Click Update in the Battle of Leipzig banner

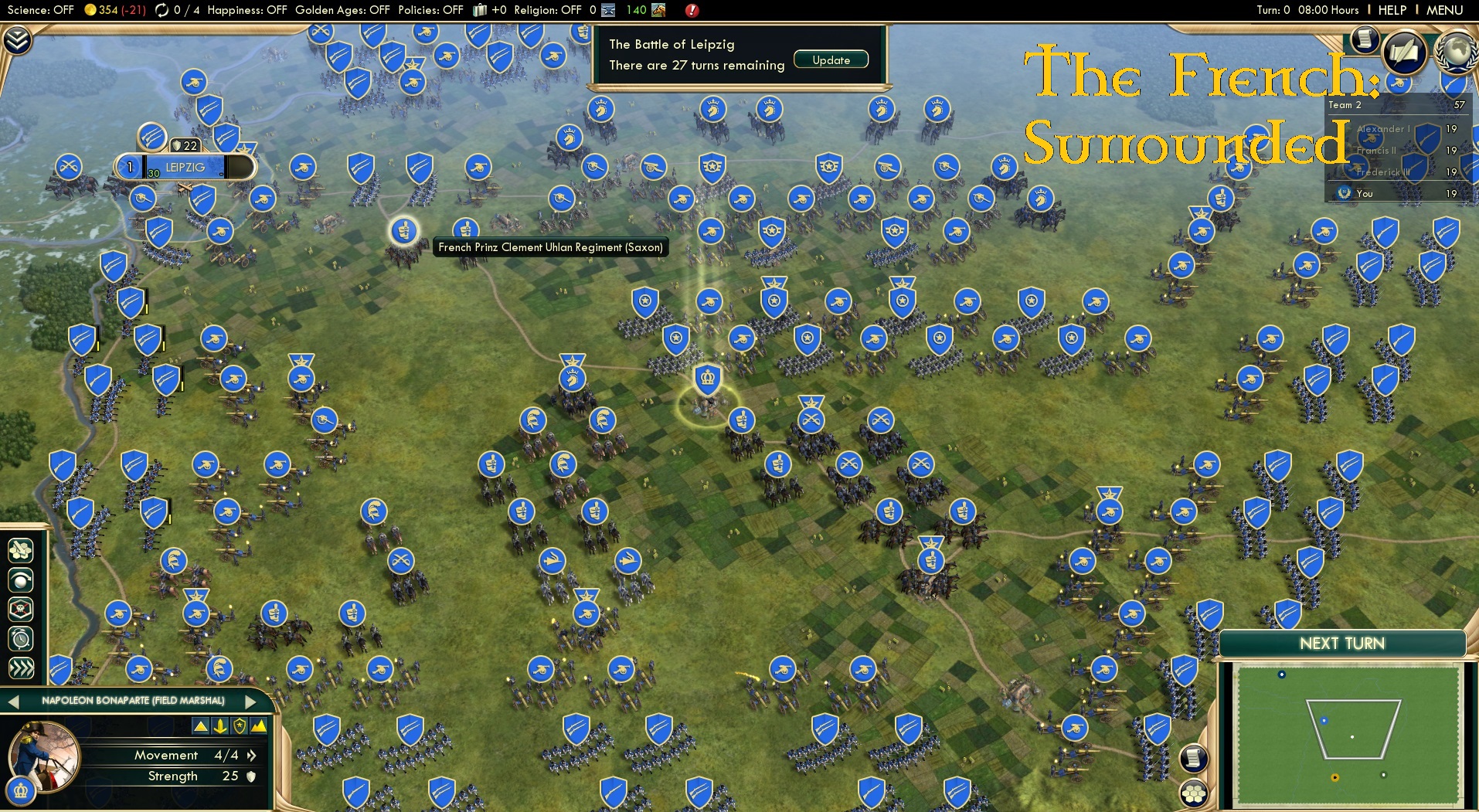coord(831,59)
